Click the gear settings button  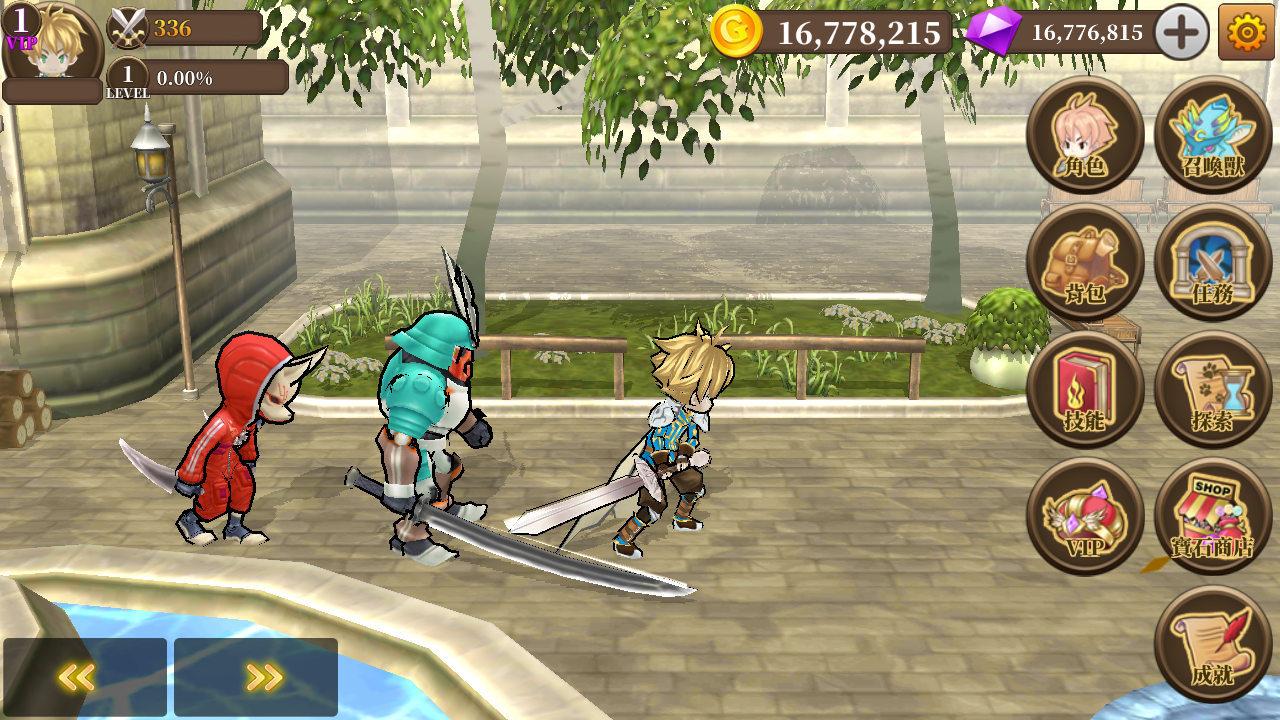coord(1246,33)
